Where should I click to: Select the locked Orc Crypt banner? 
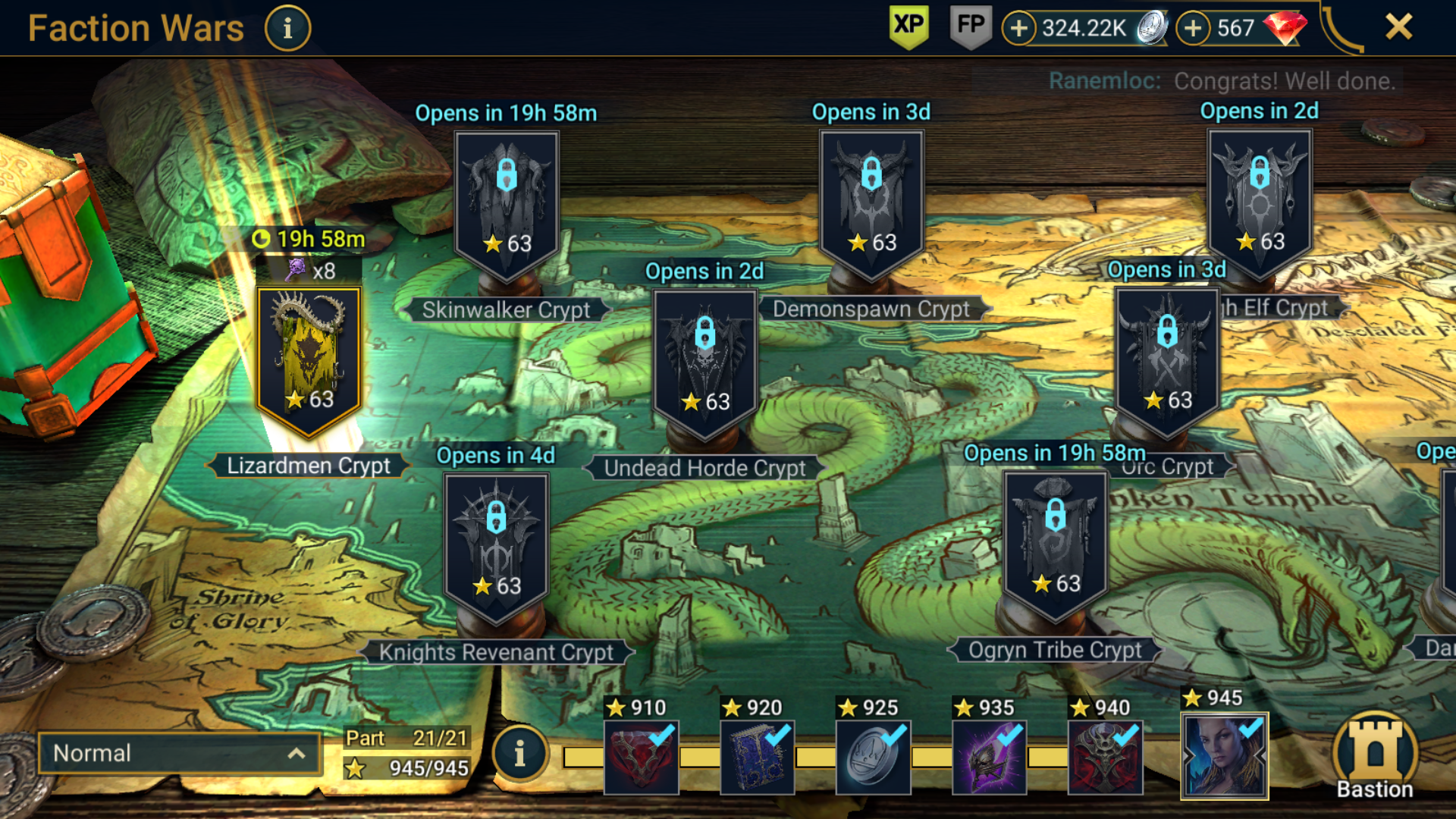(x=1167, y=361)
